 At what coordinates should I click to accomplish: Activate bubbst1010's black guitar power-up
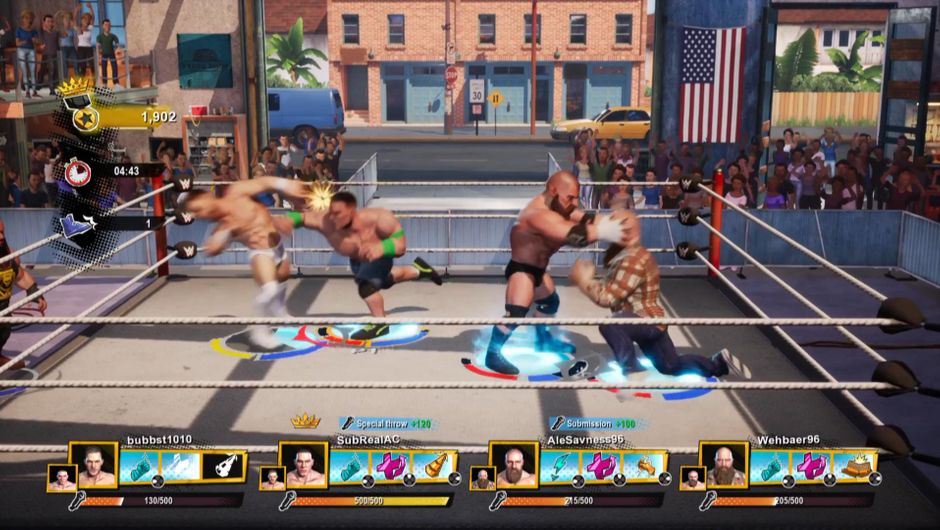coord(224,466)
